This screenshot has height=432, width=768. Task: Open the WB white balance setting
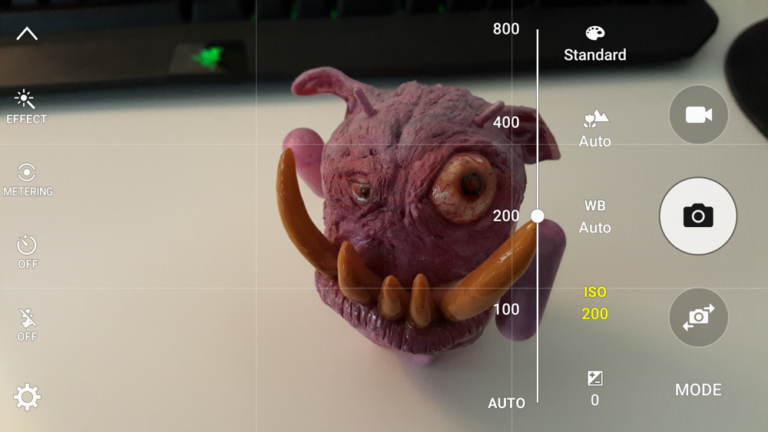[x=595, y=216]
